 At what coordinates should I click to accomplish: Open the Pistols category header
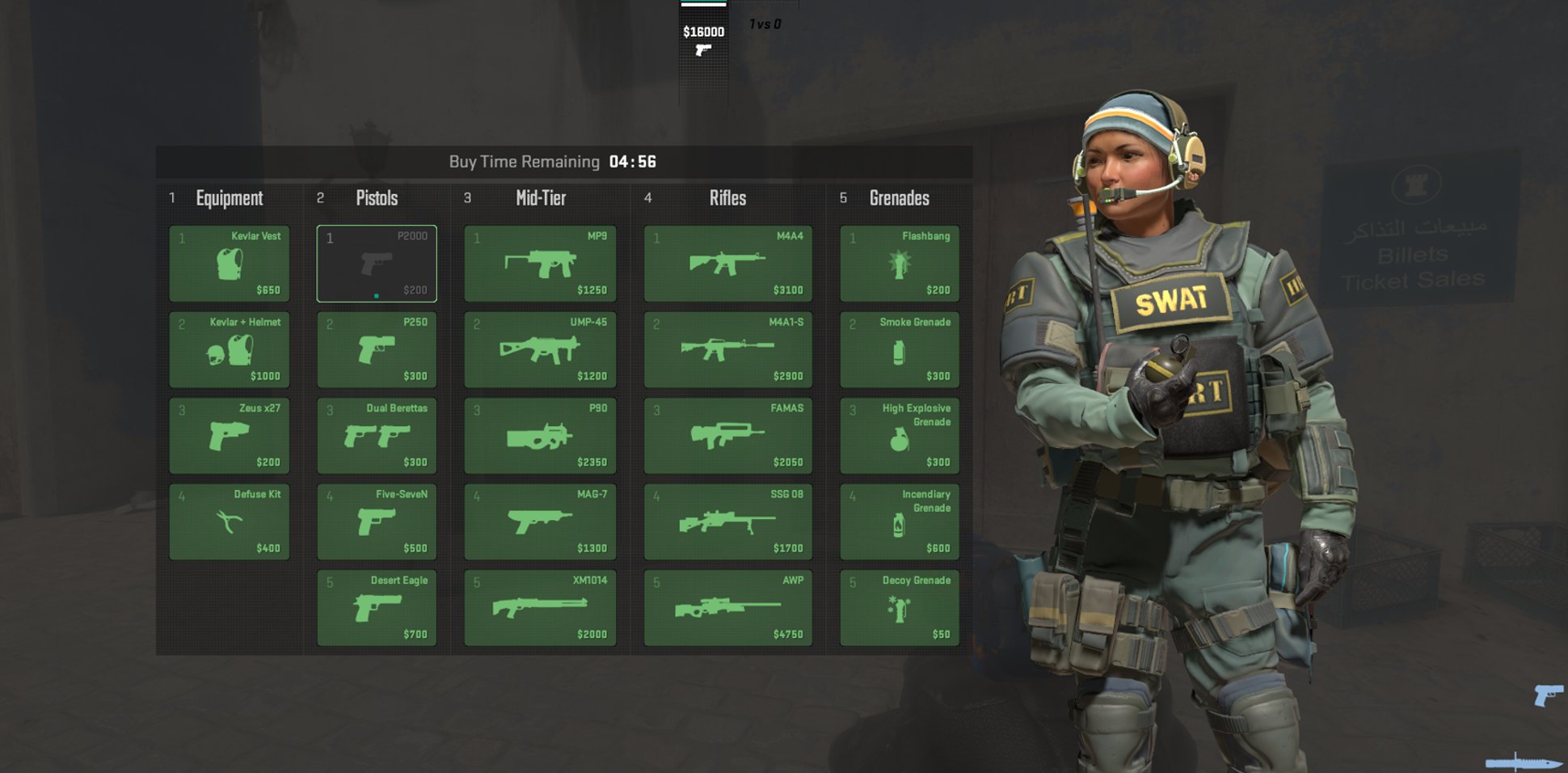tap(377, 198)
